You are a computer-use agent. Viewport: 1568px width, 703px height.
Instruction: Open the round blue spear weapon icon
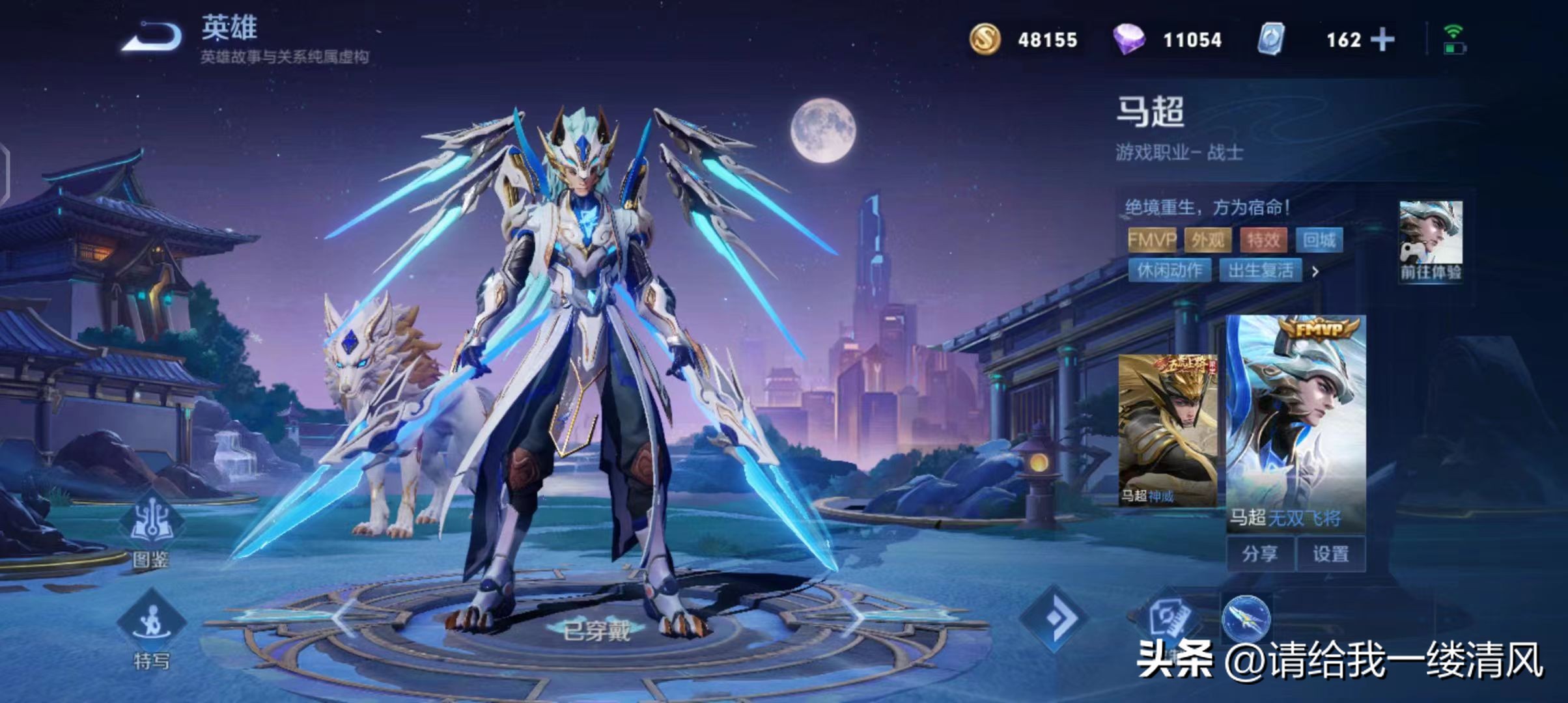click(1246, 618)
